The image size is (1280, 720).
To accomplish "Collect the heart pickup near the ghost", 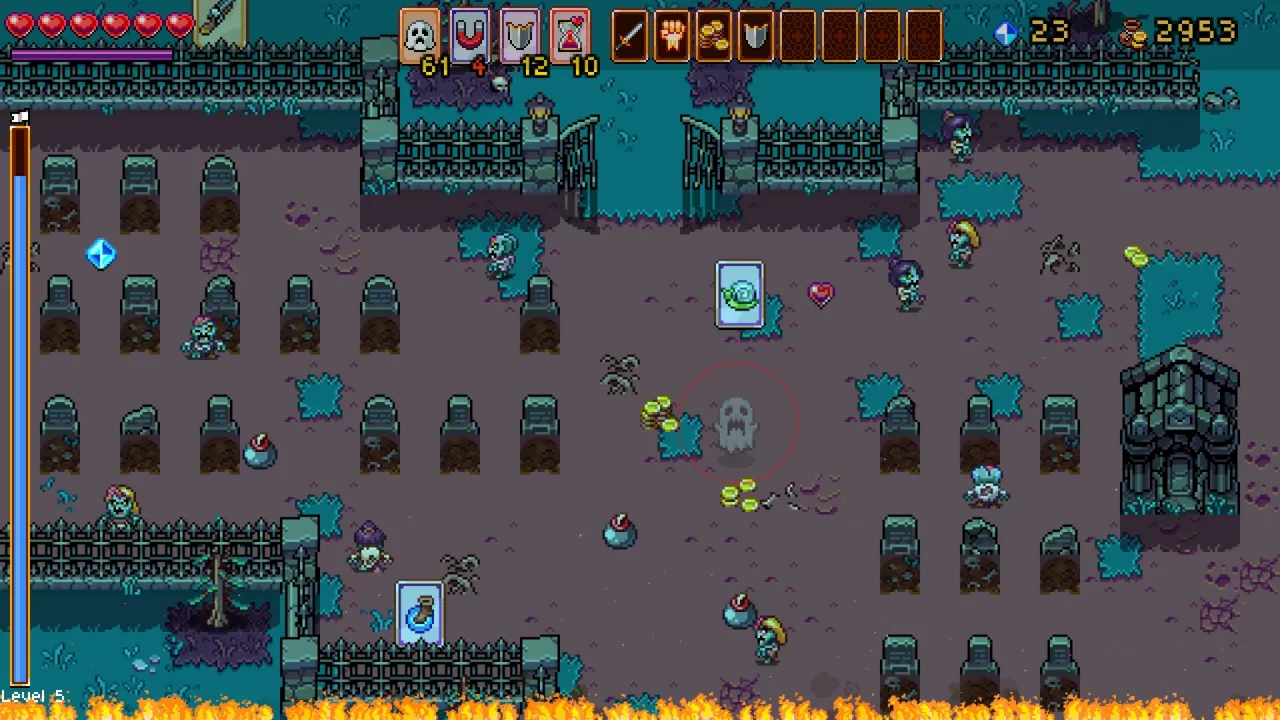I will click(x=820, y=293).
